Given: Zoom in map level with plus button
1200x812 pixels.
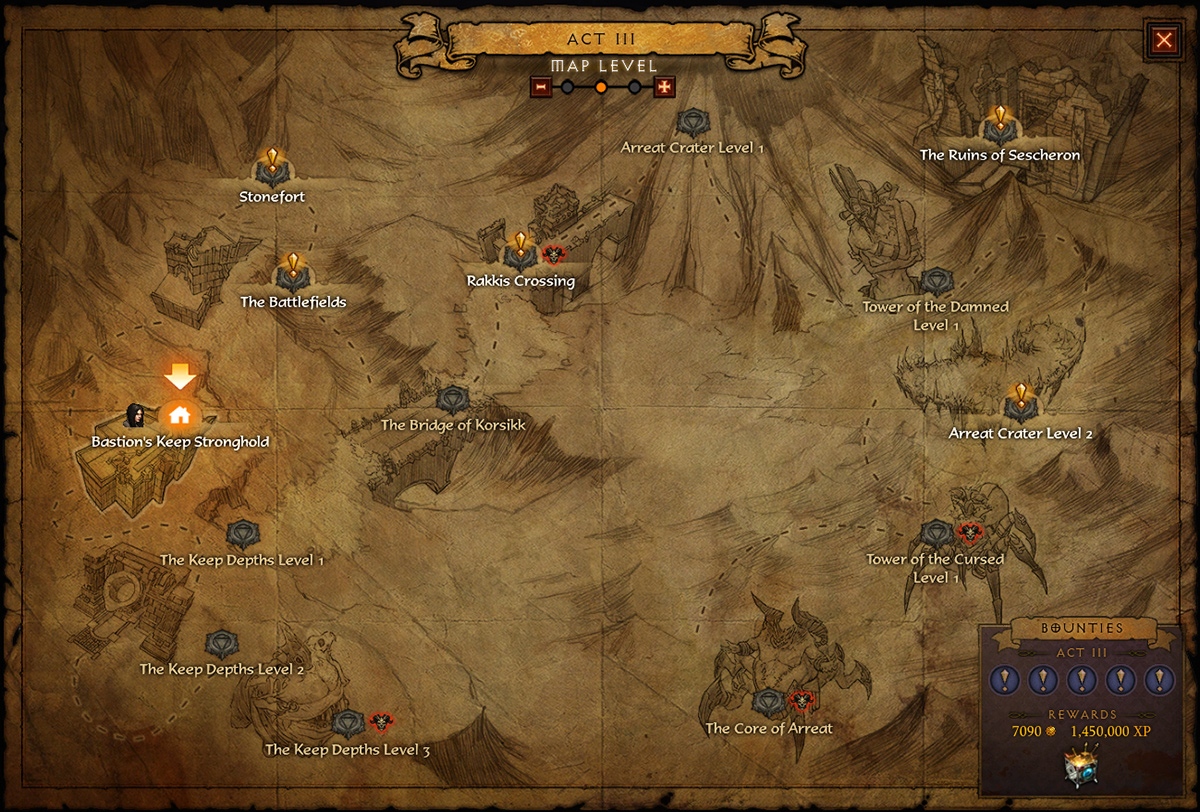Looking at the screenshot, I should (x=664, y=88).
